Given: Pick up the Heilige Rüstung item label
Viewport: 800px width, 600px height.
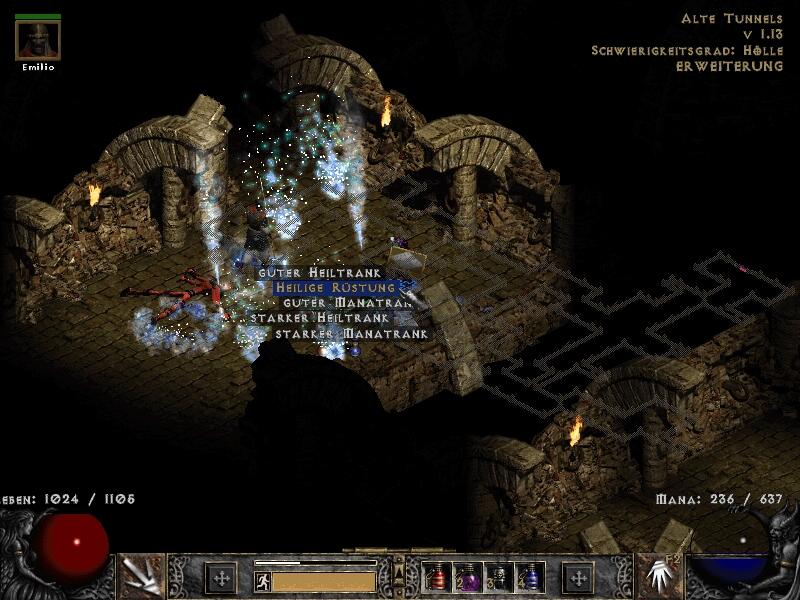Looking at the screenshot, I should click(x=343, y=288).
